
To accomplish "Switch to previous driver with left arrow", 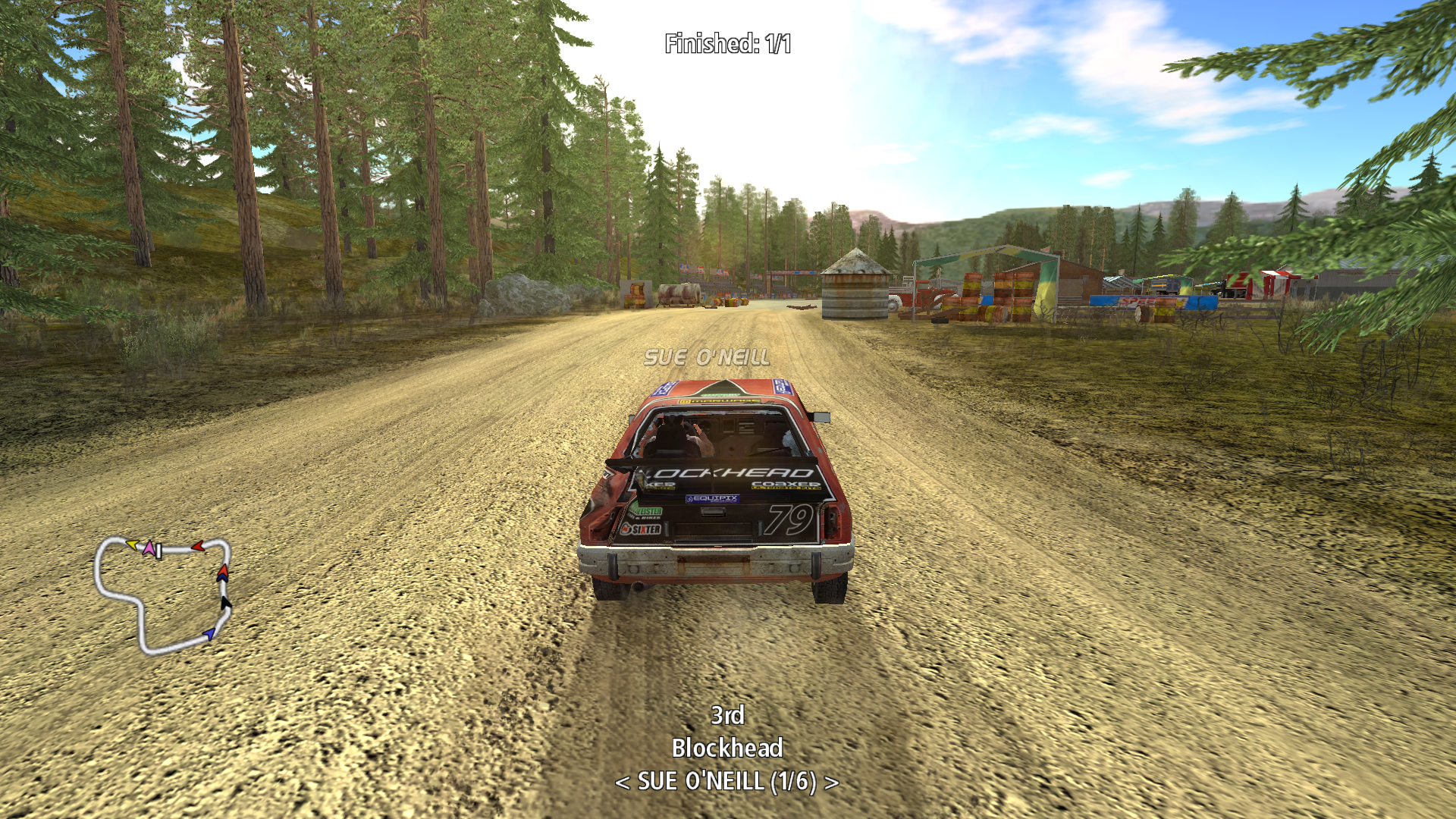I will tap(623, 782).
